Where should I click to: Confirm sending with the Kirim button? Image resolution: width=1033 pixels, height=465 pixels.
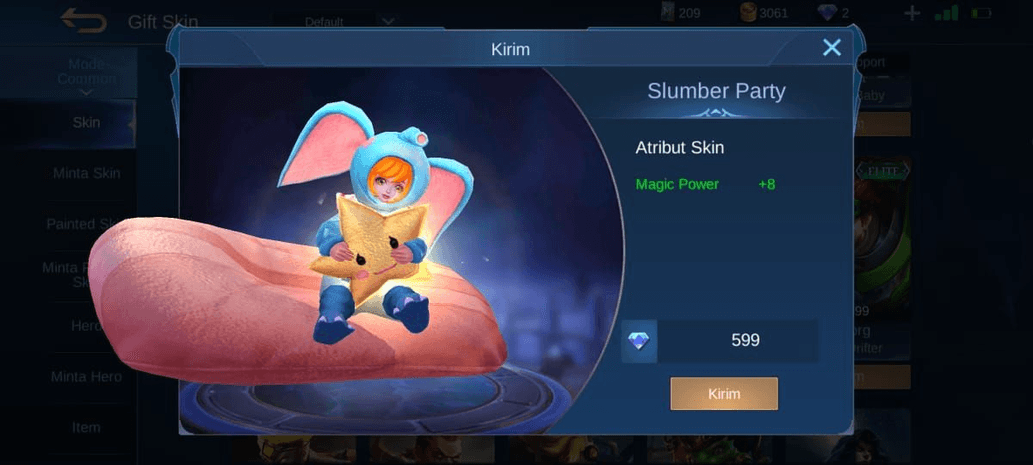pos(724,393)
